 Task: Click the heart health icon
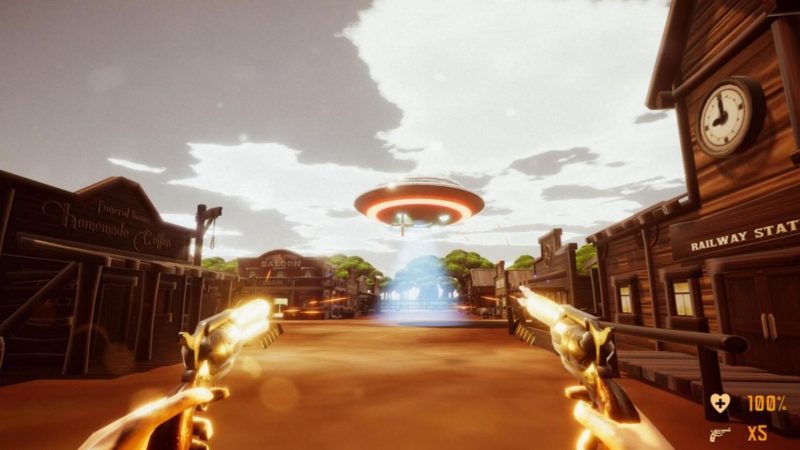[x=719, y=403]
